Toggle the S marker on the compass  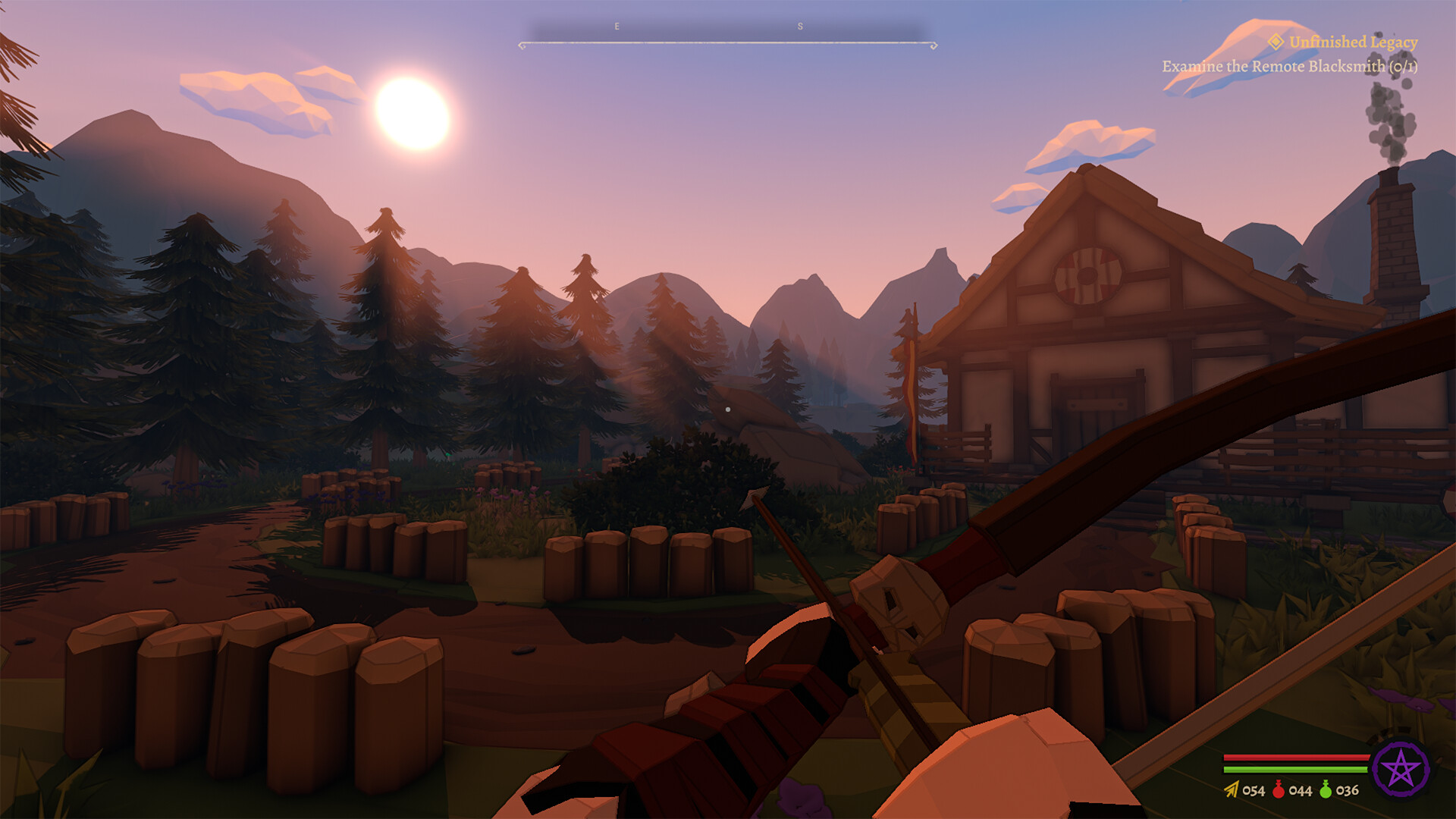pyautogui.click(x=800, y=25)
